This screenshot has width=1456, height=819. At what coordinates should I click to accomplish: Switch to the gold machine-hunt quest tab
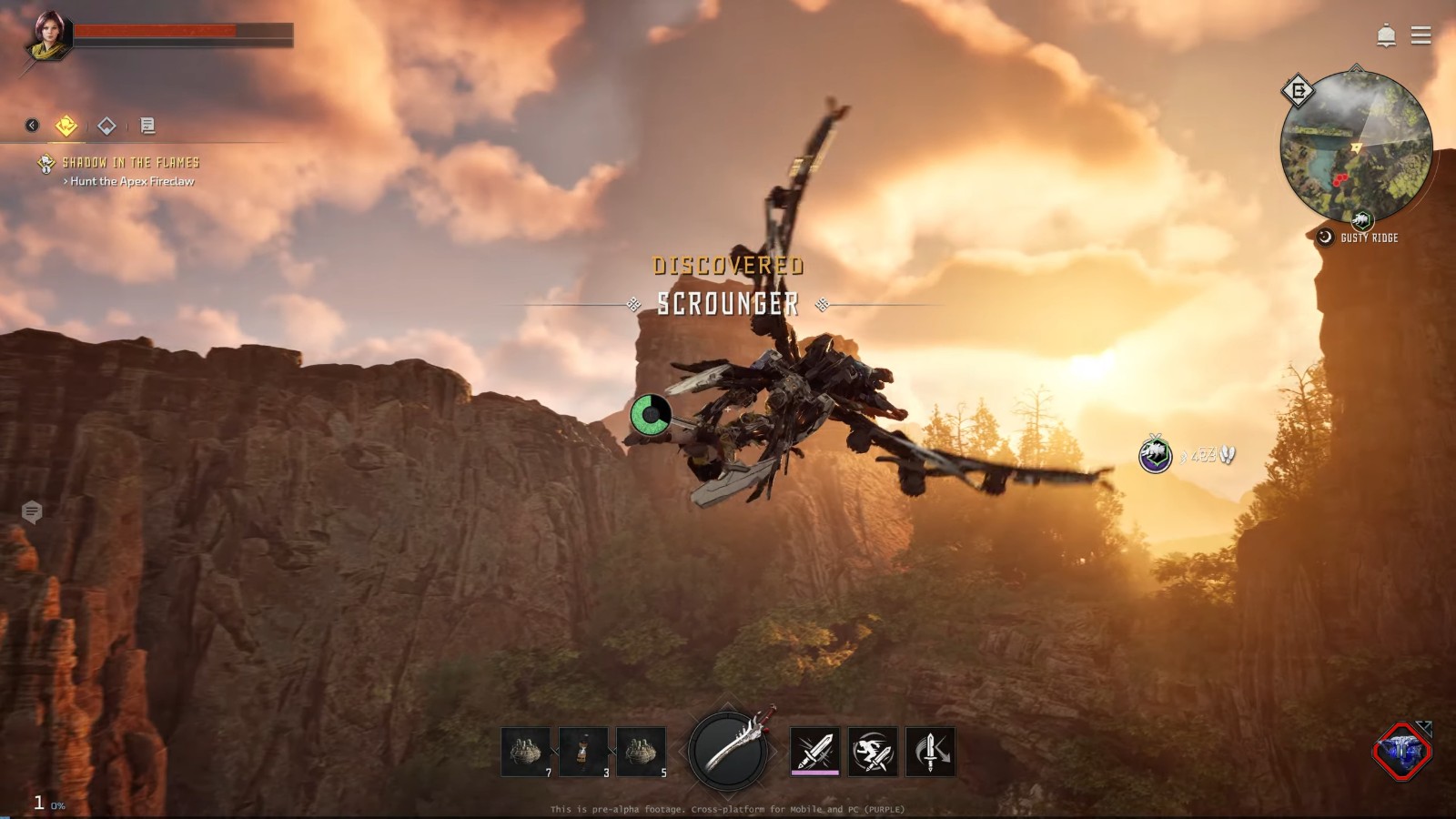(66, 126)
